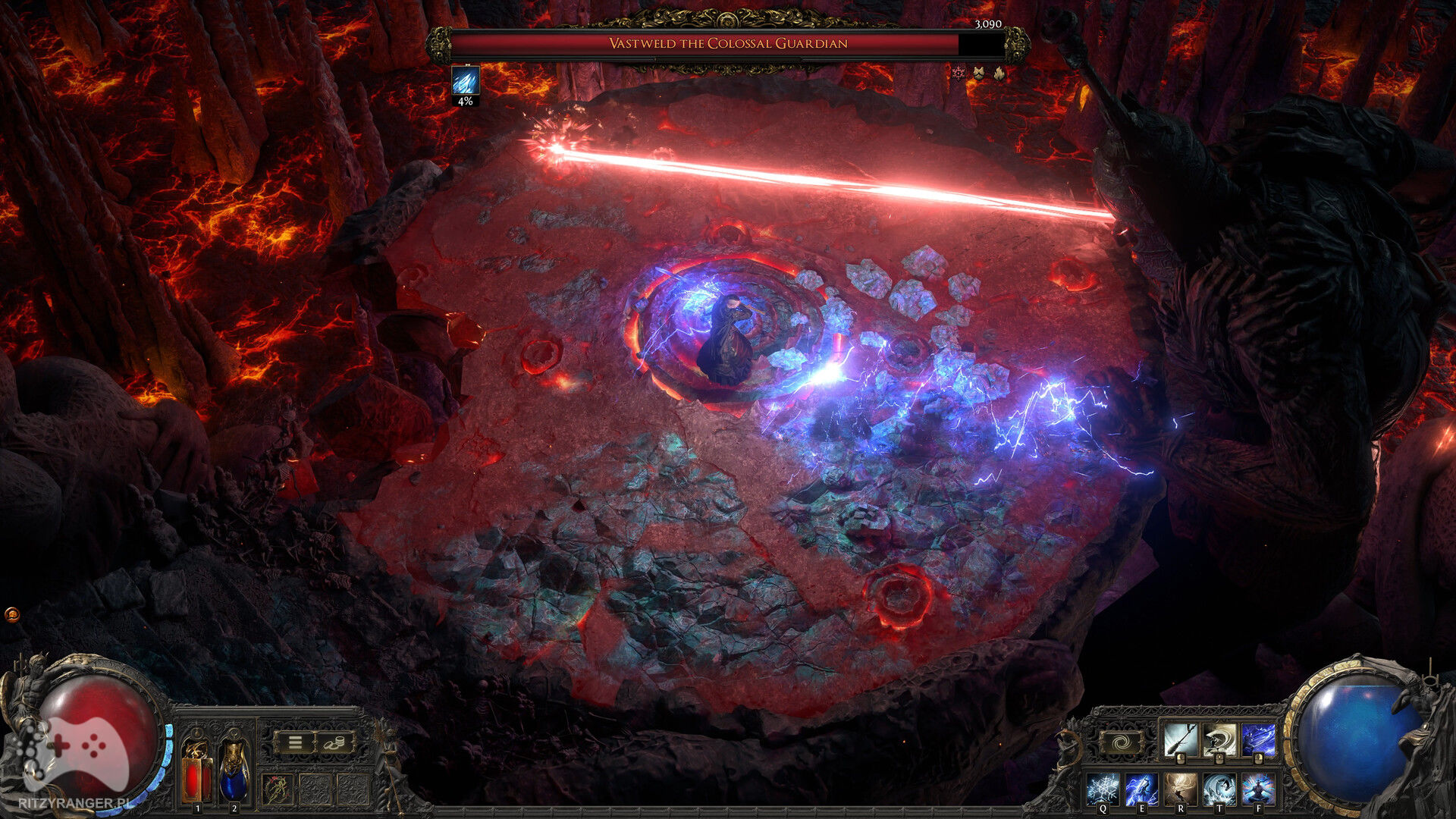Activate the meditating monk skill
The height and width of the screenshot is (819, 1456).
1258,789
